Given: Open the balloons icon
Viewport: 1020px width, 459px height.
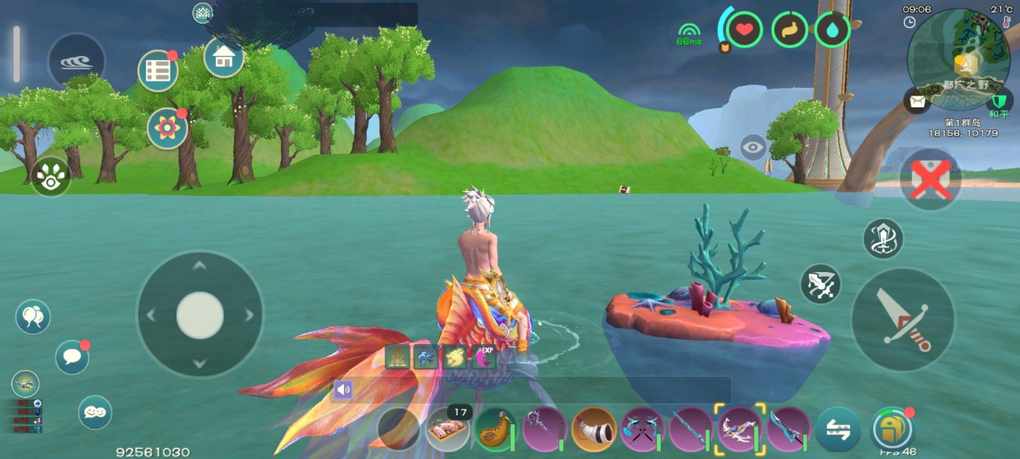Looking at the screenshot, I should [x=32, y=318].
